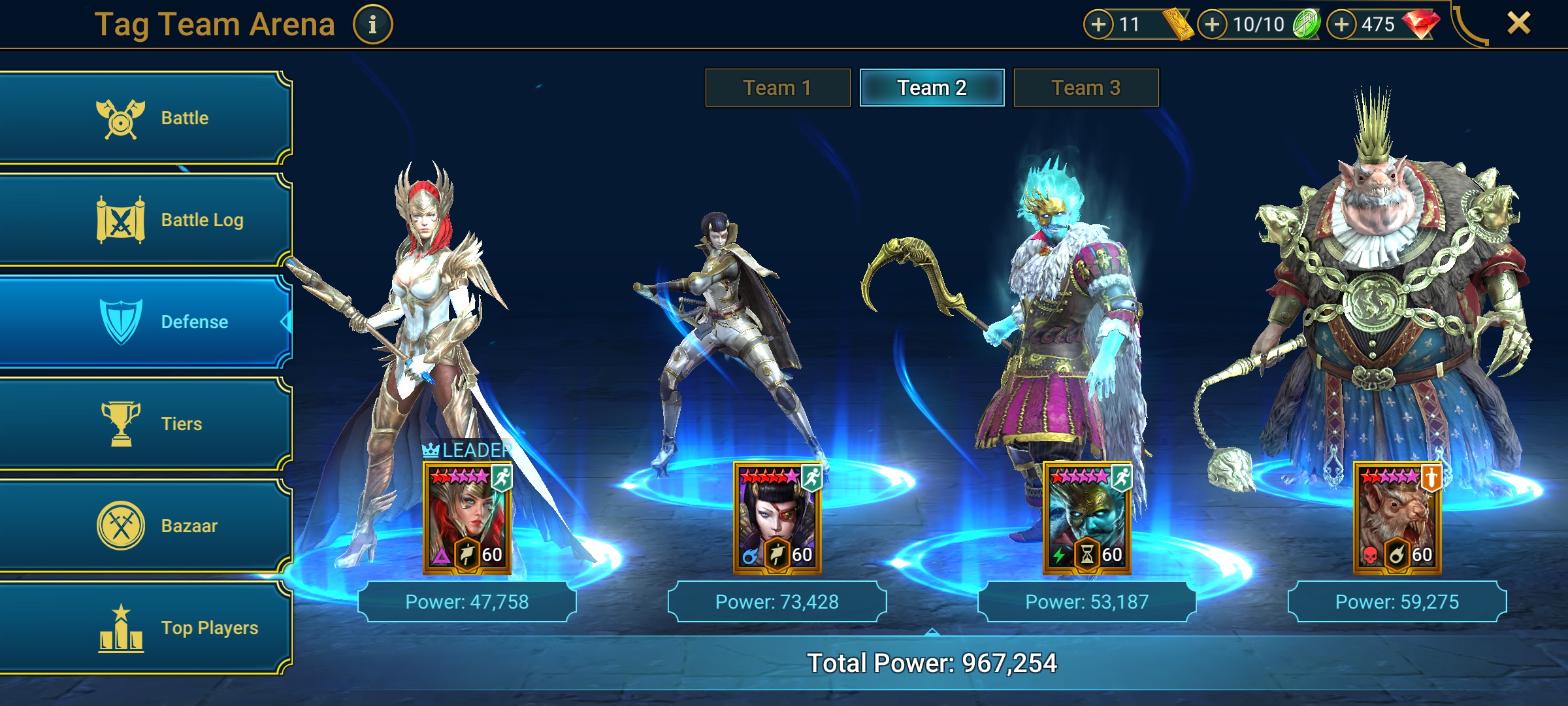
Task: Open the Bazaar shop
Action: pyautogui.click(x=145, y=526)
